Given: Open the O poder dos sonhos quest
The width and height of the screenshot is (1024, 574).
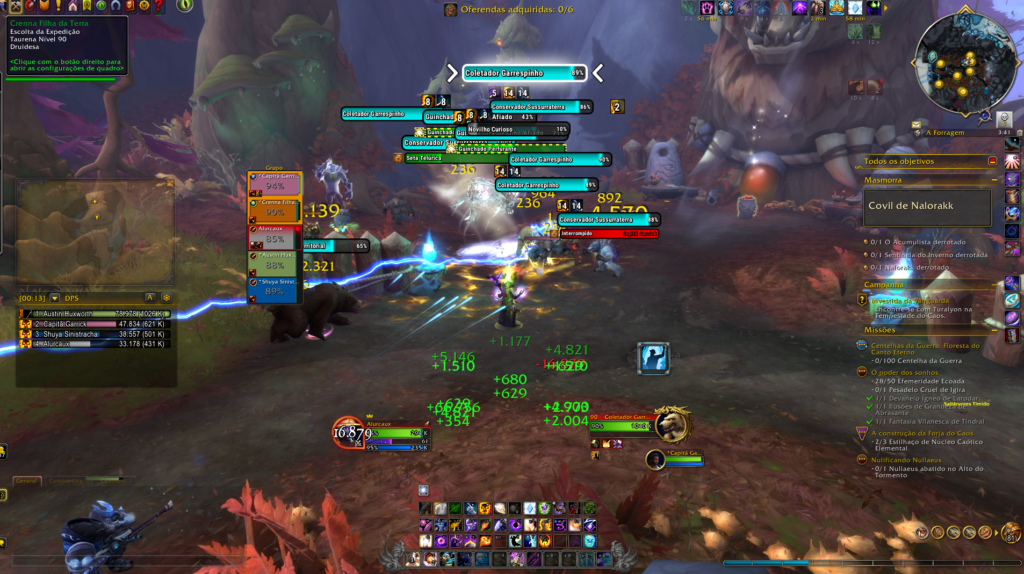Looking at the screenshot, I should click(x=909, y=371).
